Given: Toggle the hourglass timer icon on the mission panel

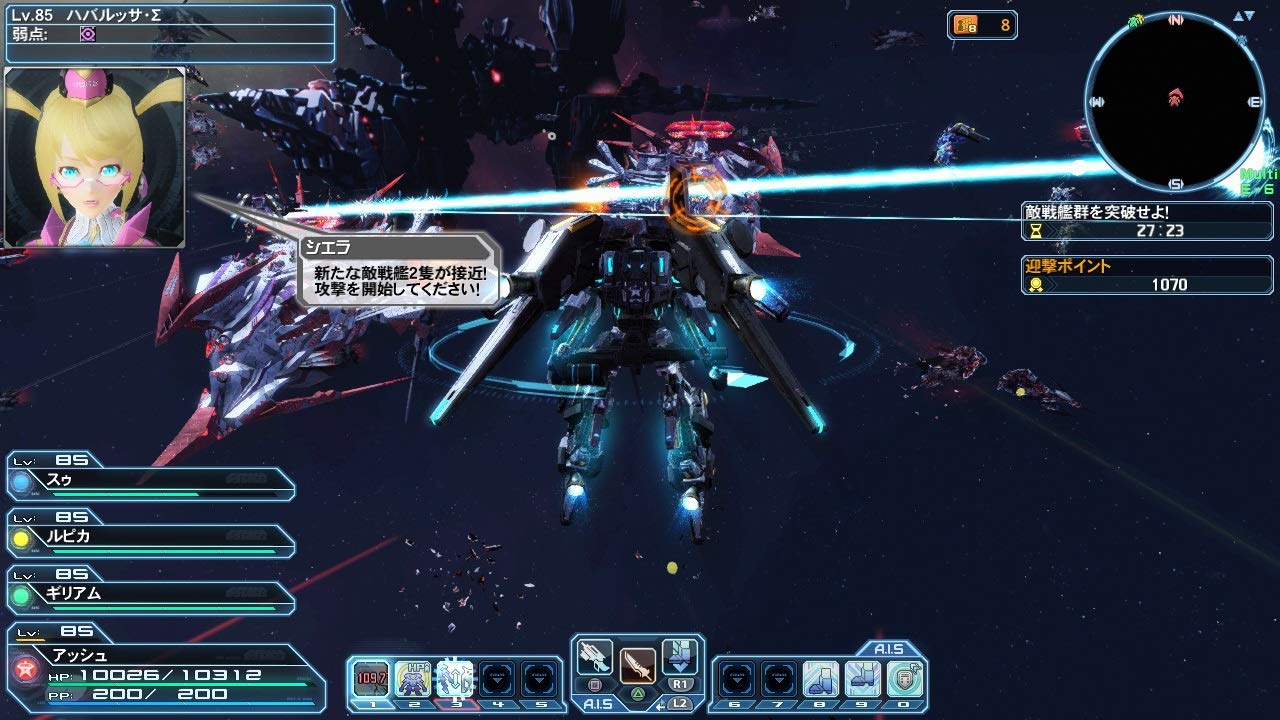Looking at the screenshot, I should pos(1038,232).
